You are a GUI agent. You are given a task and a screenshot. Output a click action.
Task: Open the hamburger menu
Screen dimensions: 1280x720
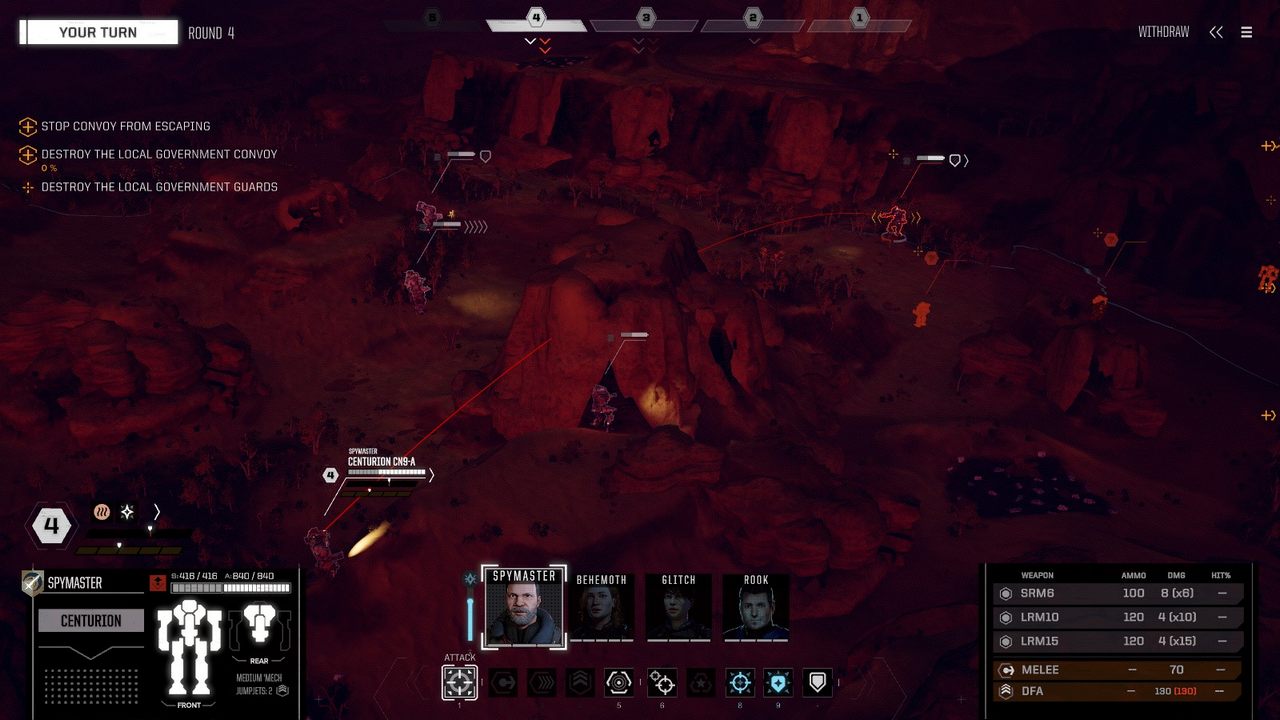click(1246, 32)
